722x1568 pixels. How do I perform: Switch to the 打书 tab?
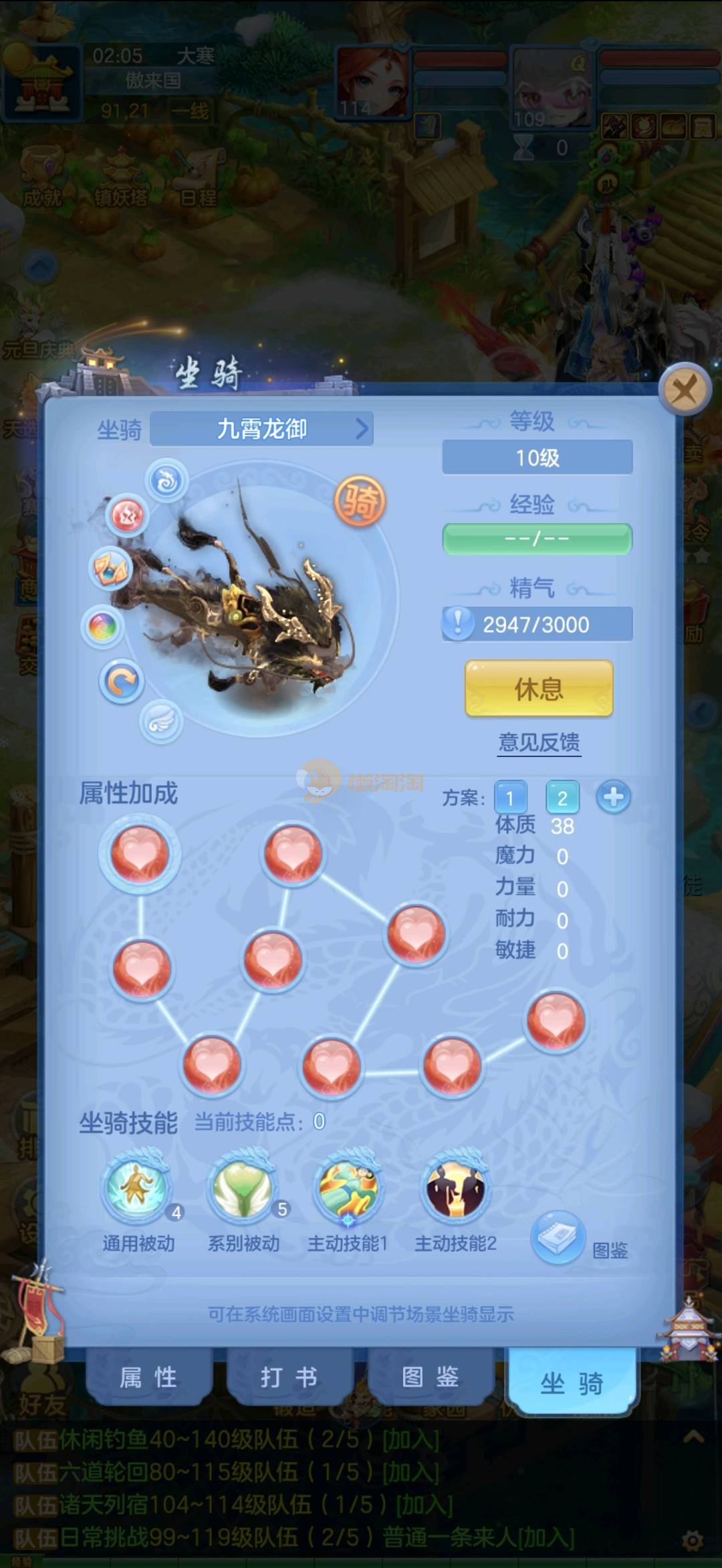289,1378
